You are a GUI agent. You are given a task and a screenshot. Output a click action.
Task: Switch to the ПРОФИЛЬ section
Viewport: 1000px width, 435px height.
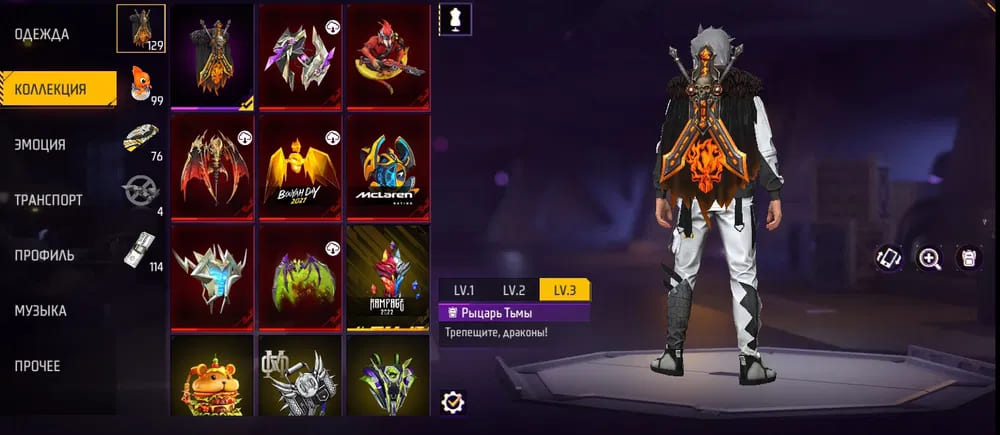pos(45,255)
